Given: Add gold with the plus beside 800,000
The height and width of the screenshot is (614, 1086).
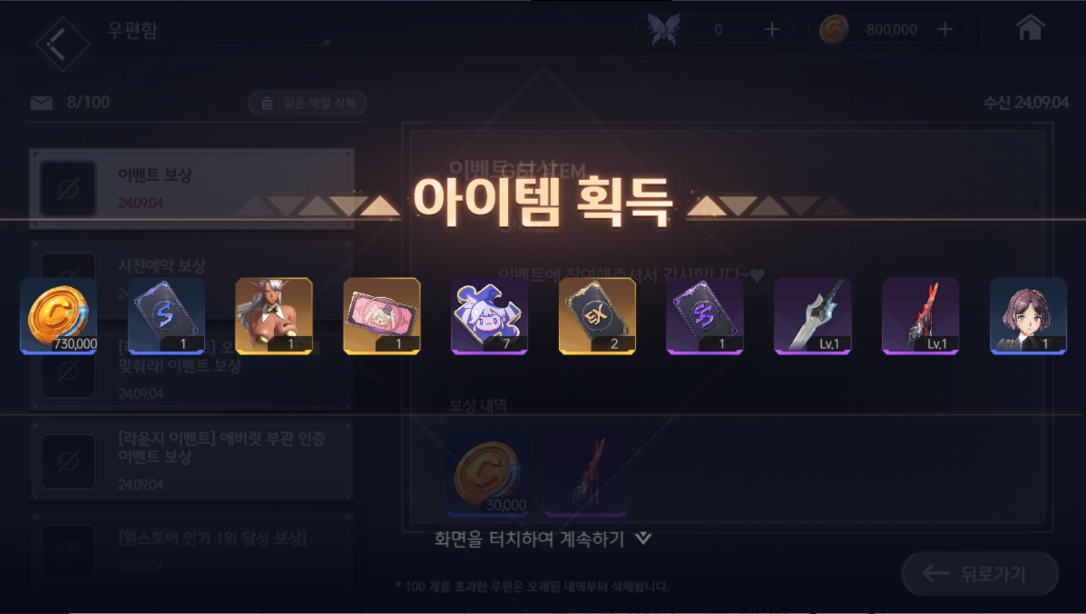Looking at the screenshot, I should (945, 30).
